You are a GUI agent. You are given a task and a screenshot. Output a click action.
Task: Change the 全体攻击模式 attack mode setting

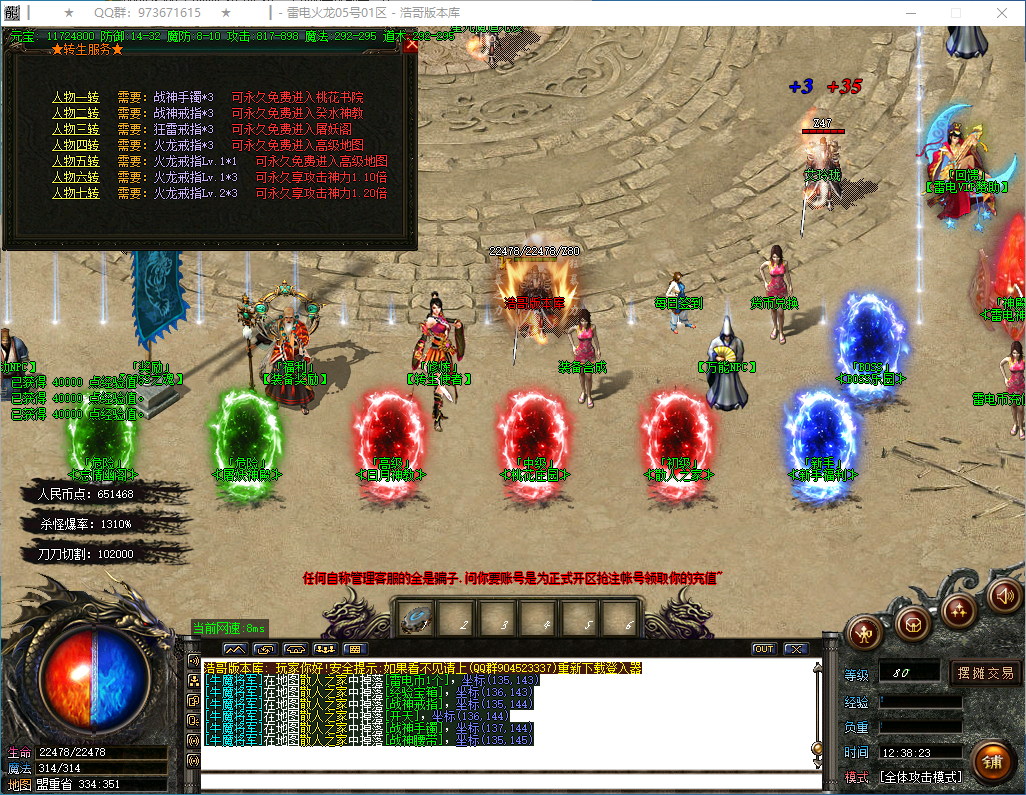click(920, 777)
